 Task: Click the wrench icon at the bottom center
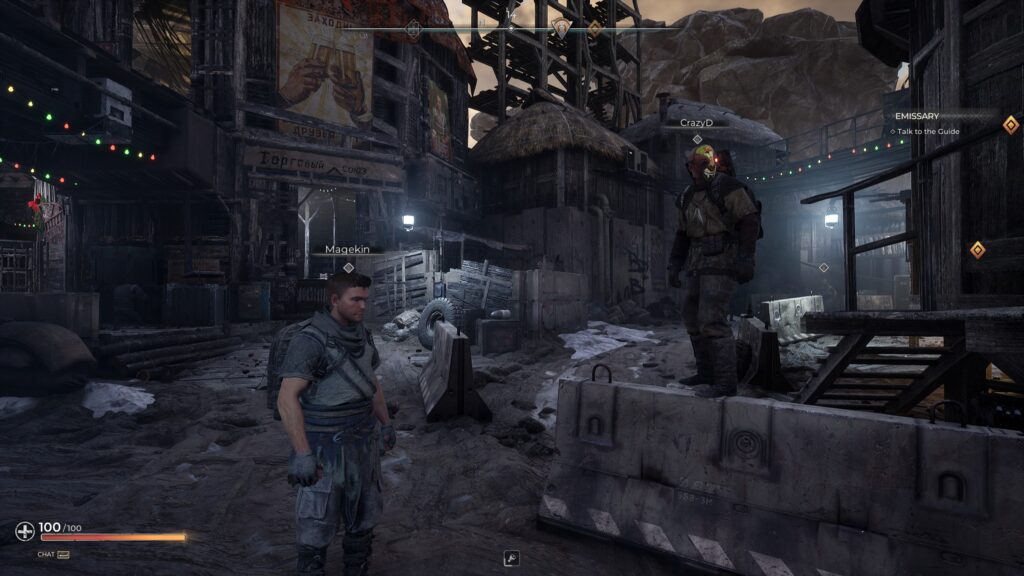click(x=511, y=559)
